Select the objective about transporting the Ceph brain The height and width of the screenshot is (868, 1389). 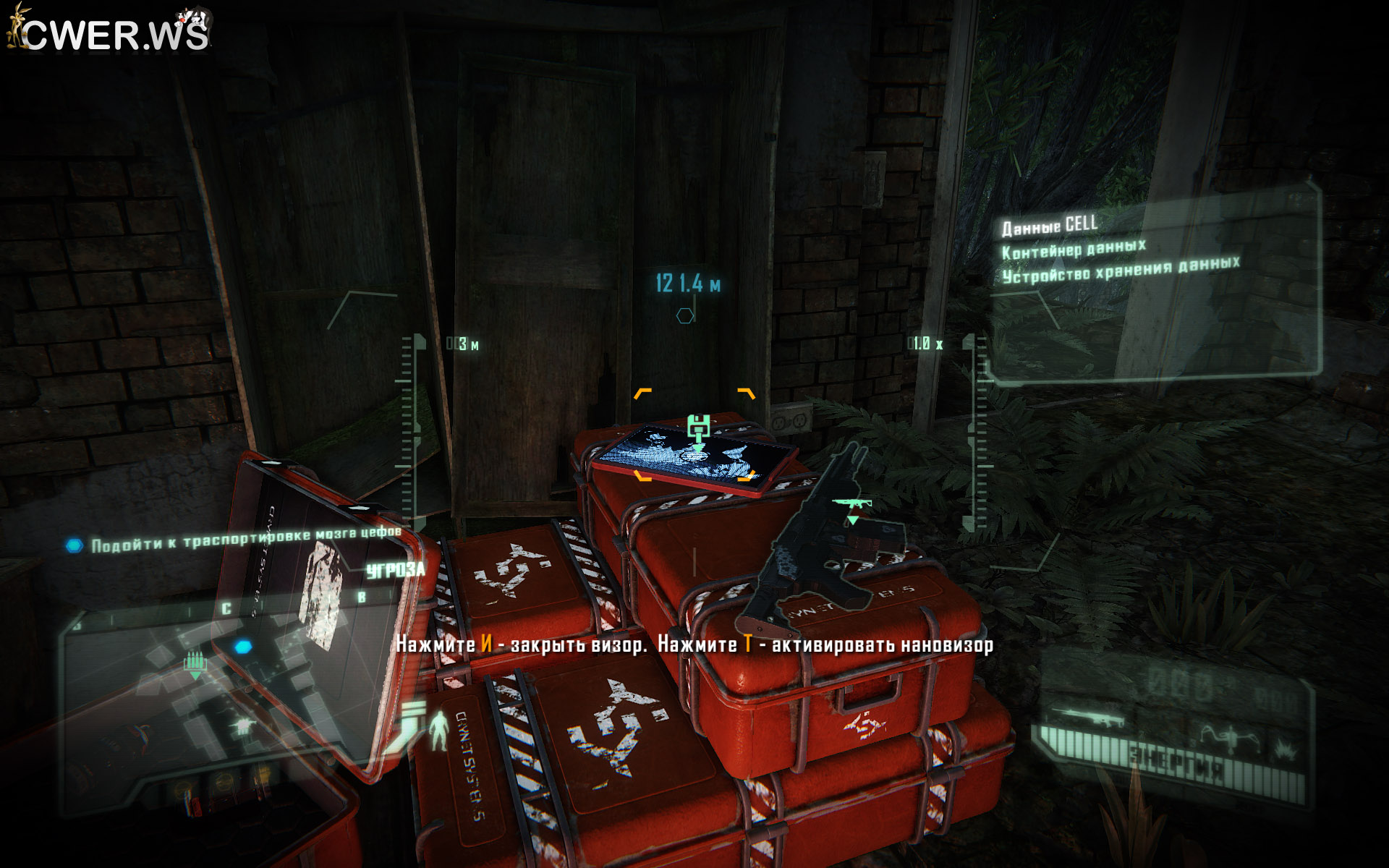(246, 539)
